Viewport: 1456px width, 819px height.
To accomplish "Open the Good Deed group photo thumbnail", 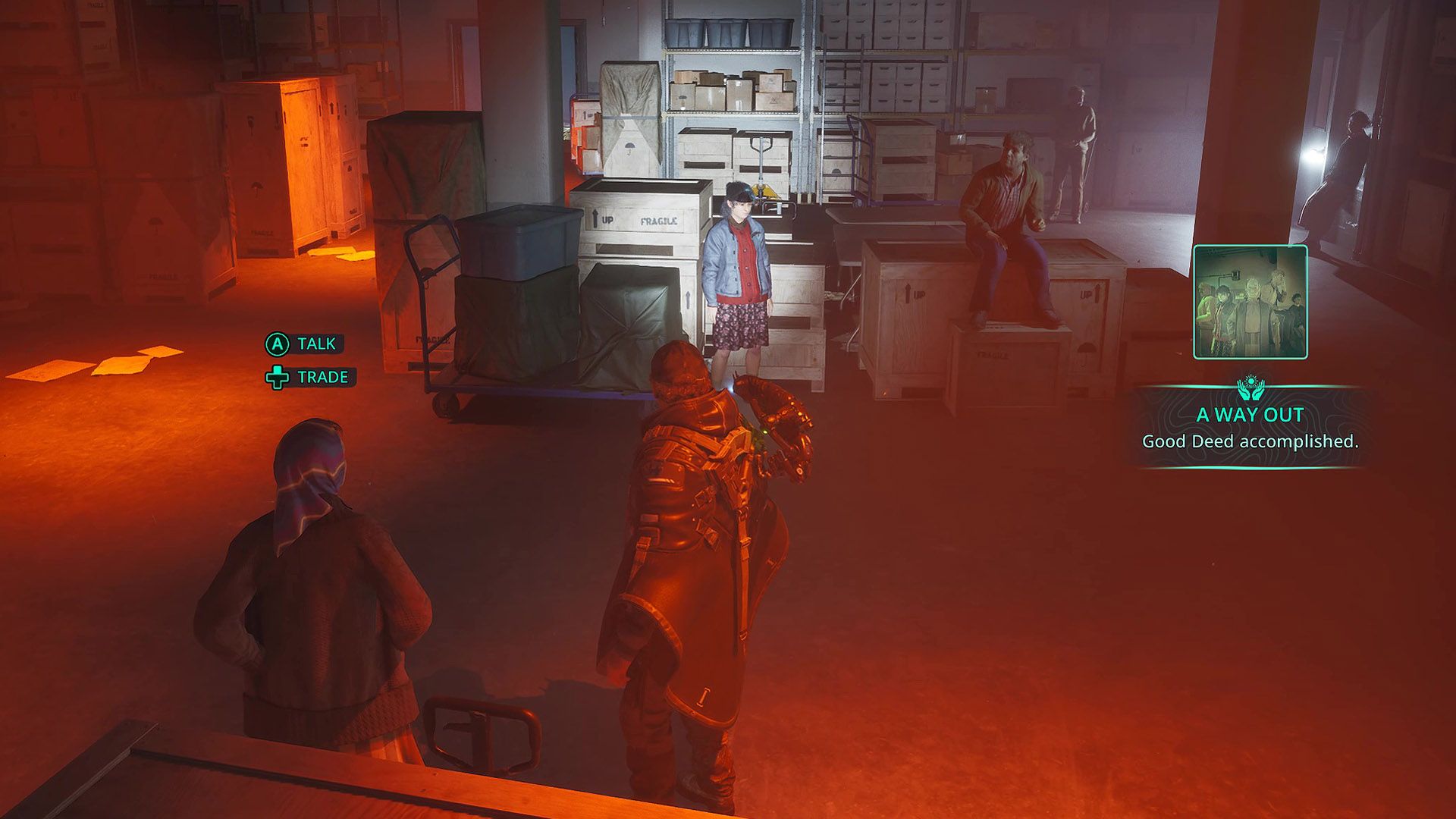I will point(1250,302).
